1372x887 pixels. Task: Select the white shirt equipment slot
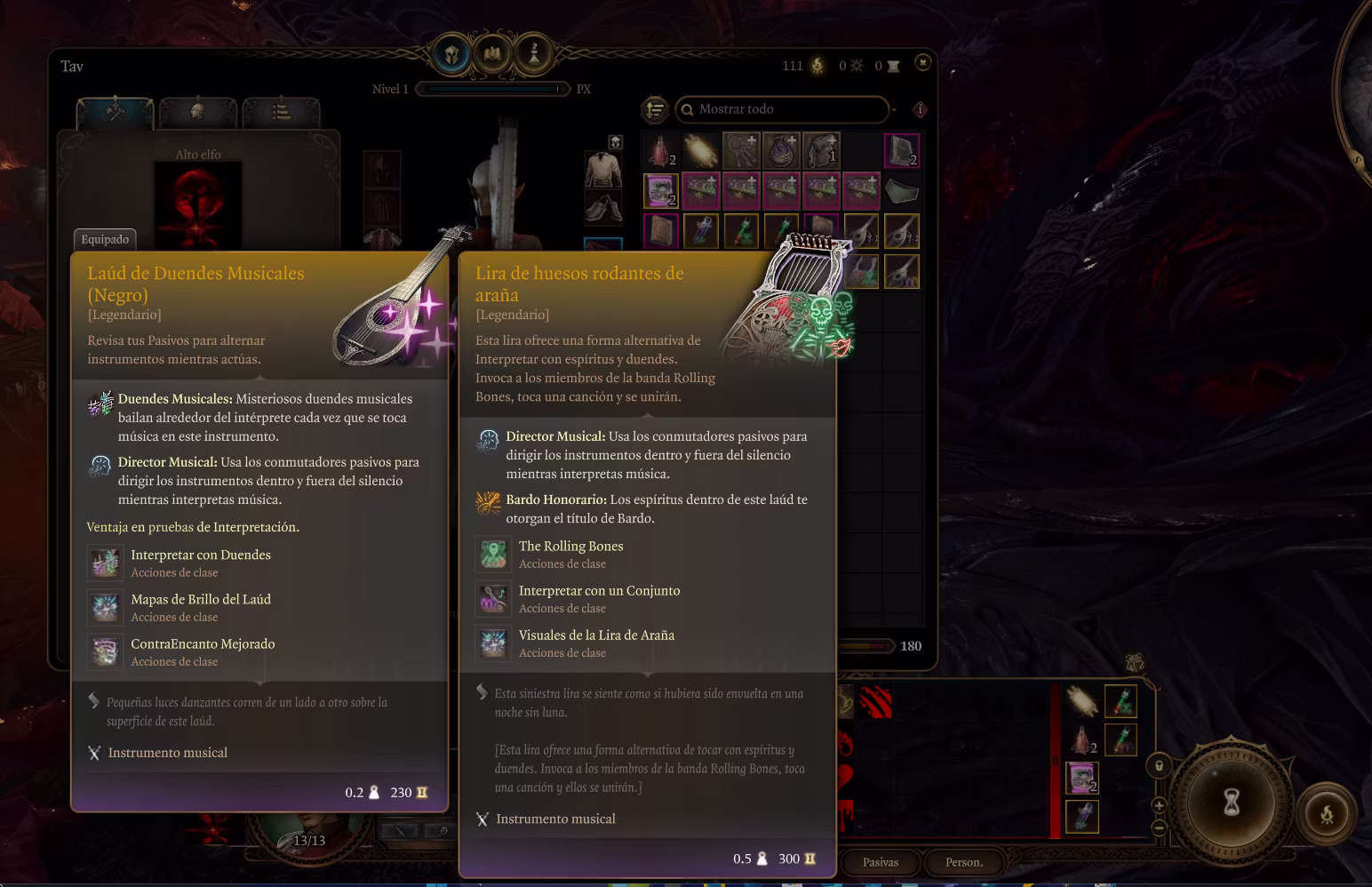(602, 169)
